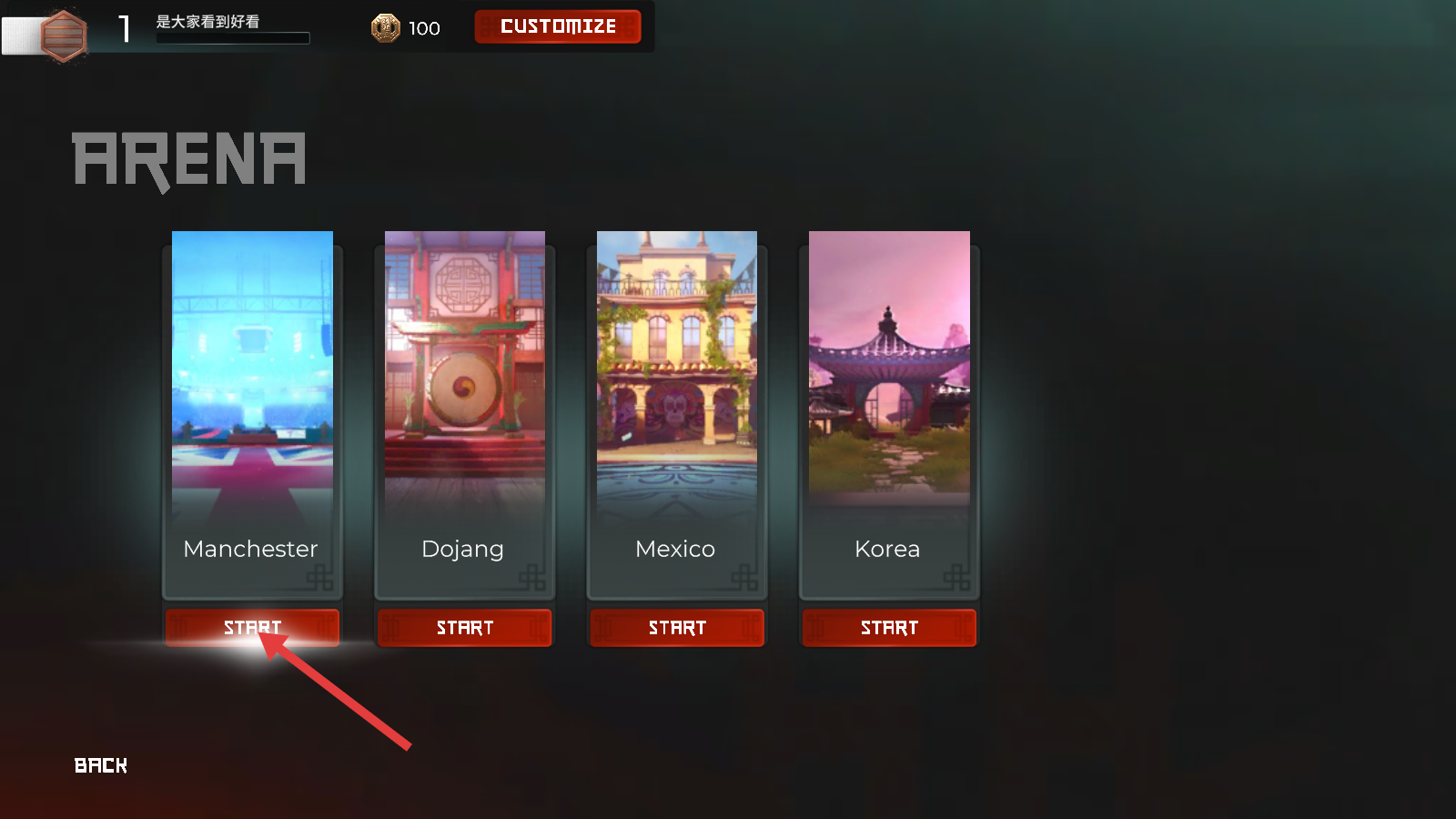1456x819 pixels.
Task: Start a match in the Korea arena
Action: 889,628
